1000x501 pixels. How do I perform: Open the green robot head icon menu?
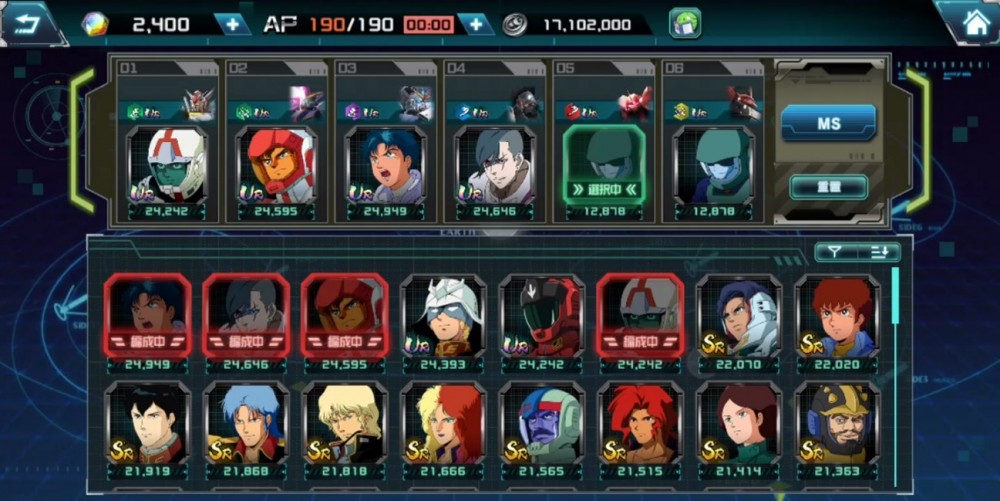point(685,23)
